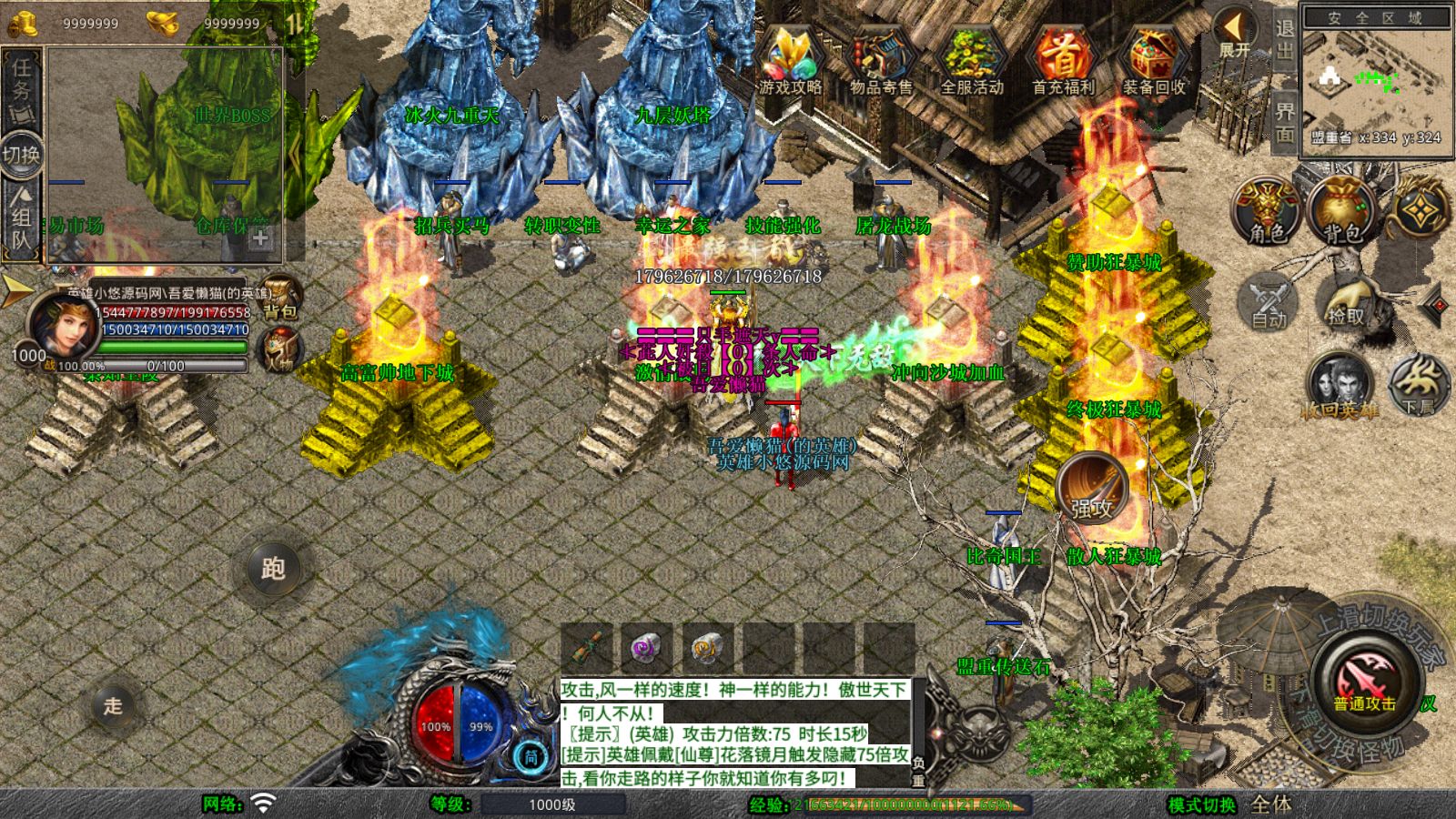
Task: Tap the 普通攻击 normal attack button
Action: point(1365,682)
